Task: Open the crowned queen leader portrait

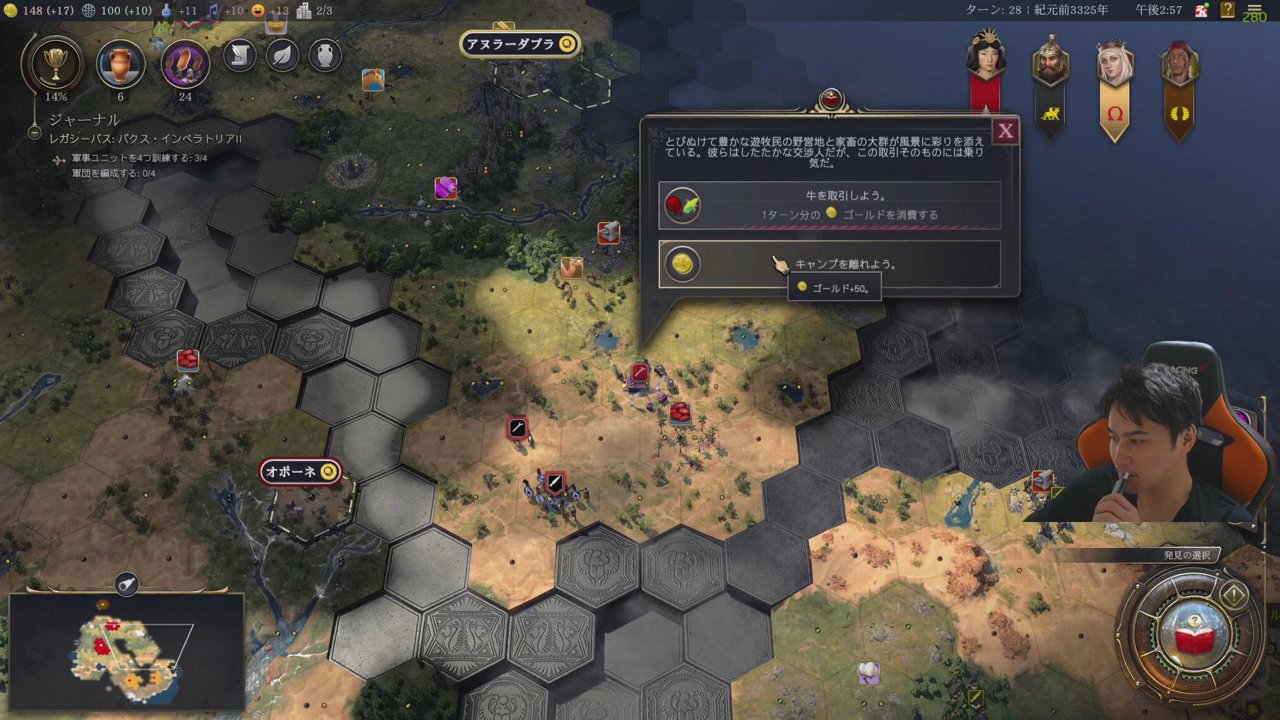Action: (1114, 62)
